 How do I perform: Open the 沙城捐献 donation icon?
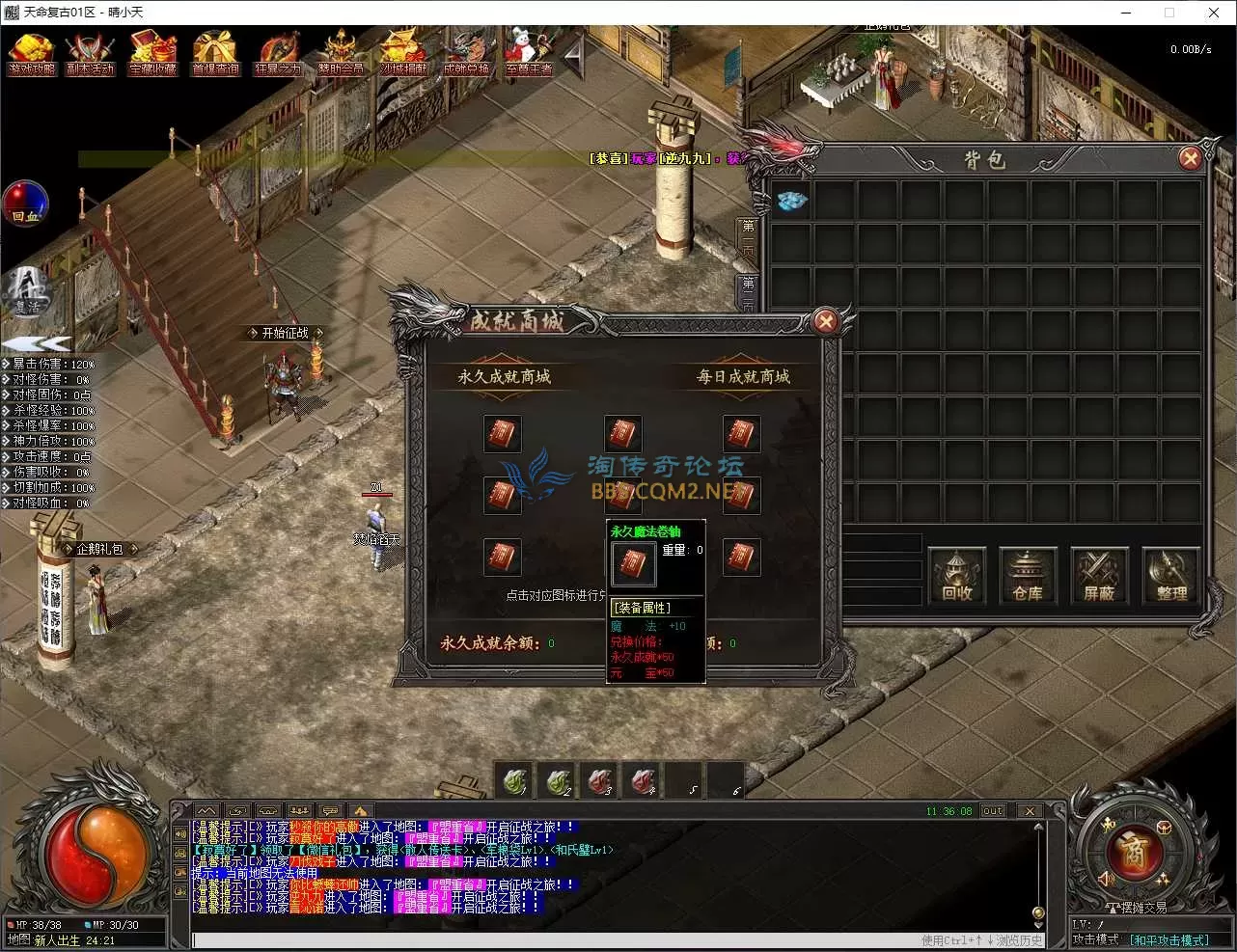coord(403,54)
